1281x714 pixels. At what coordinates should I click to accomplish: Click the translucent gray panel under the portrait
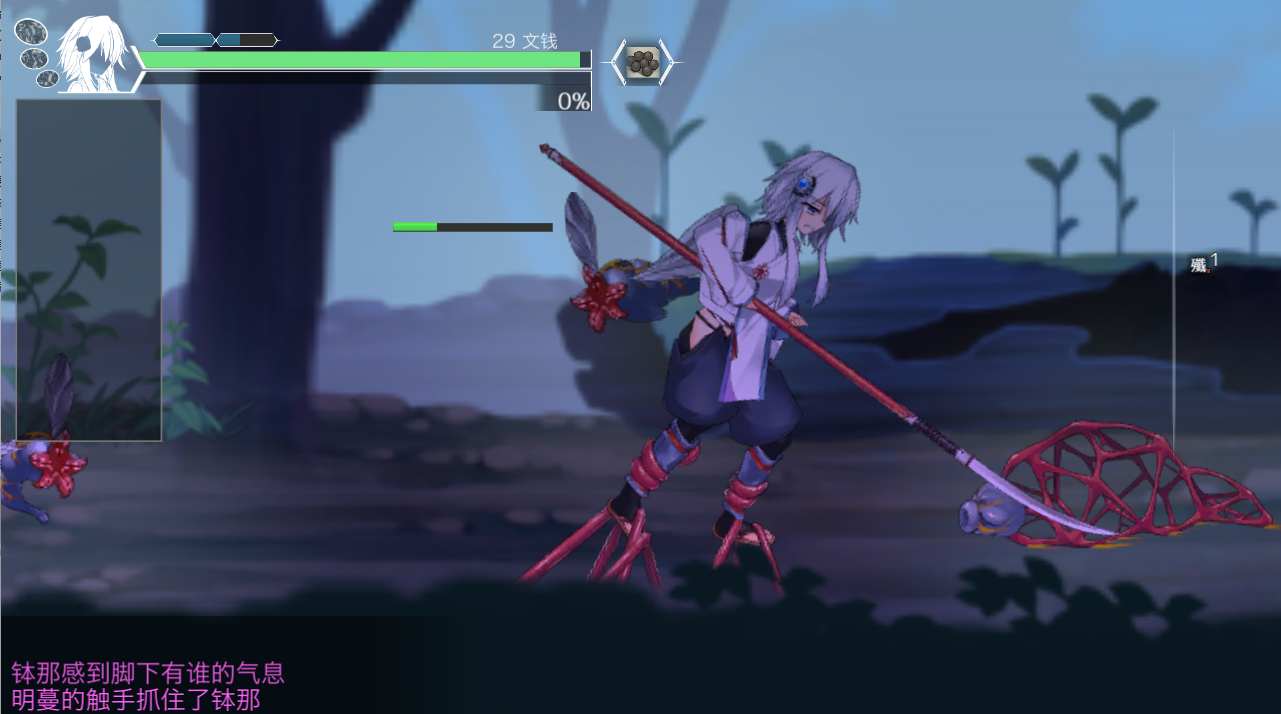click(x=88, y=269)
